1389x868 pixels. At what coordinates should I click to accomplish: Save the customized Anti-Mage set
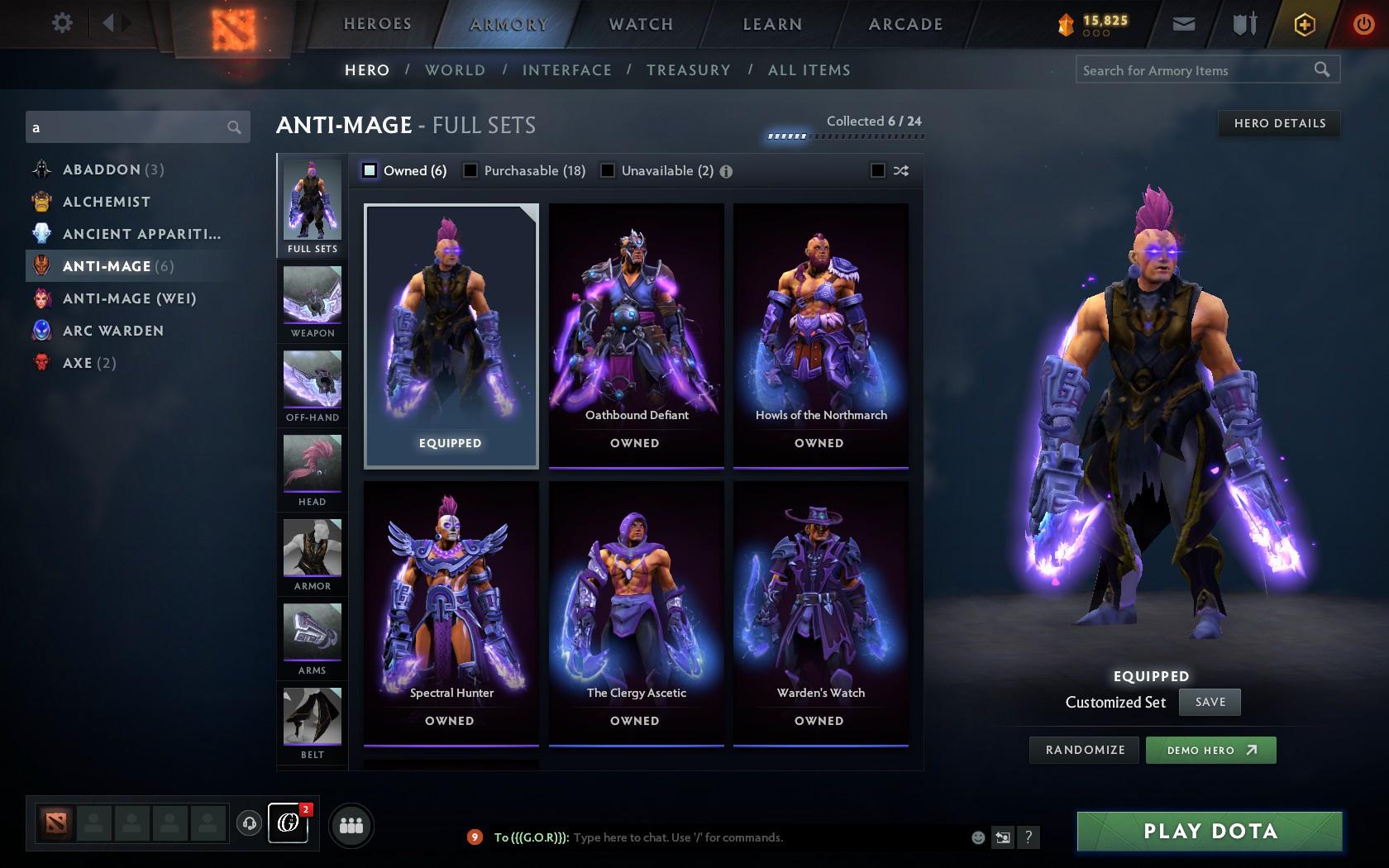point(1209,701)
